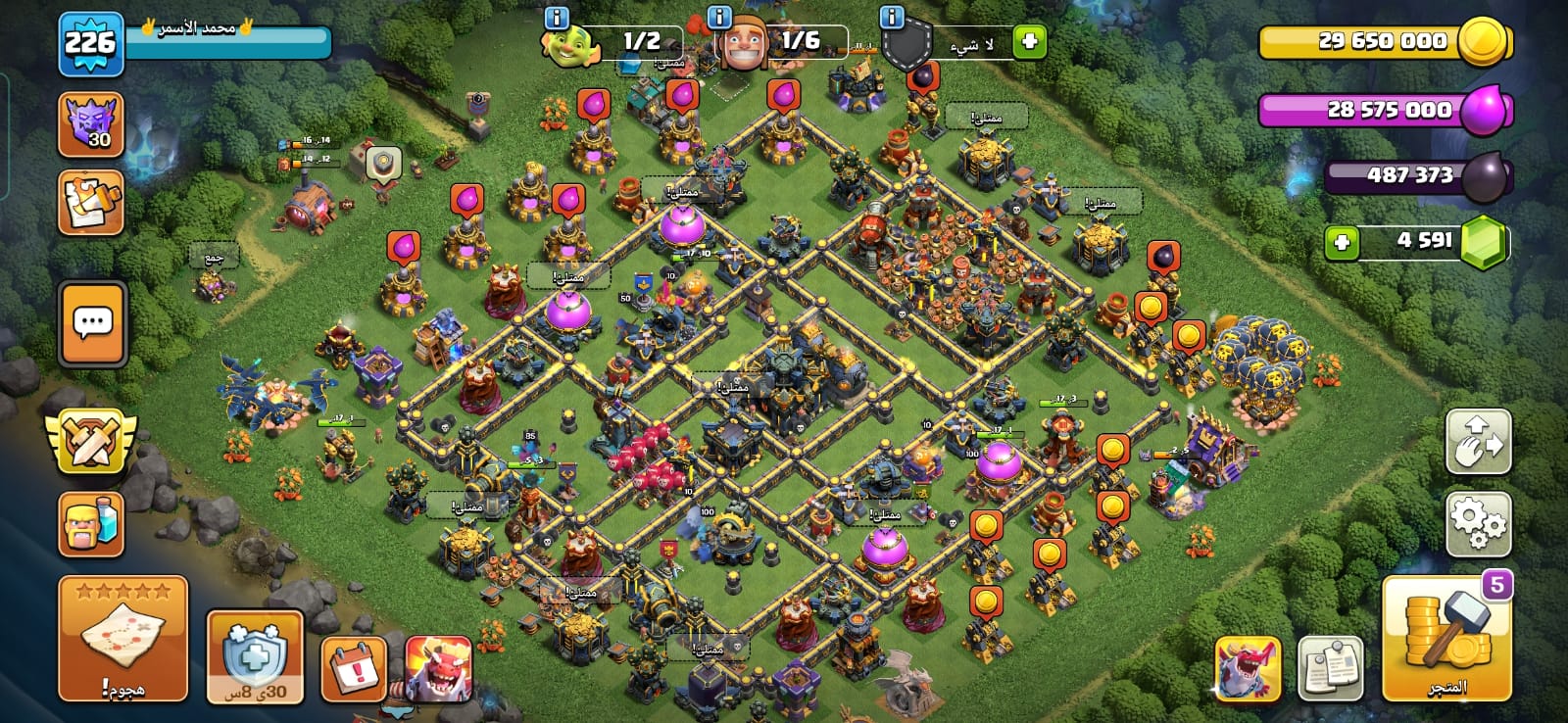Open the clipboard notes button
The height and width of the screenshot is (723, 1568).
pos(1330,668)
